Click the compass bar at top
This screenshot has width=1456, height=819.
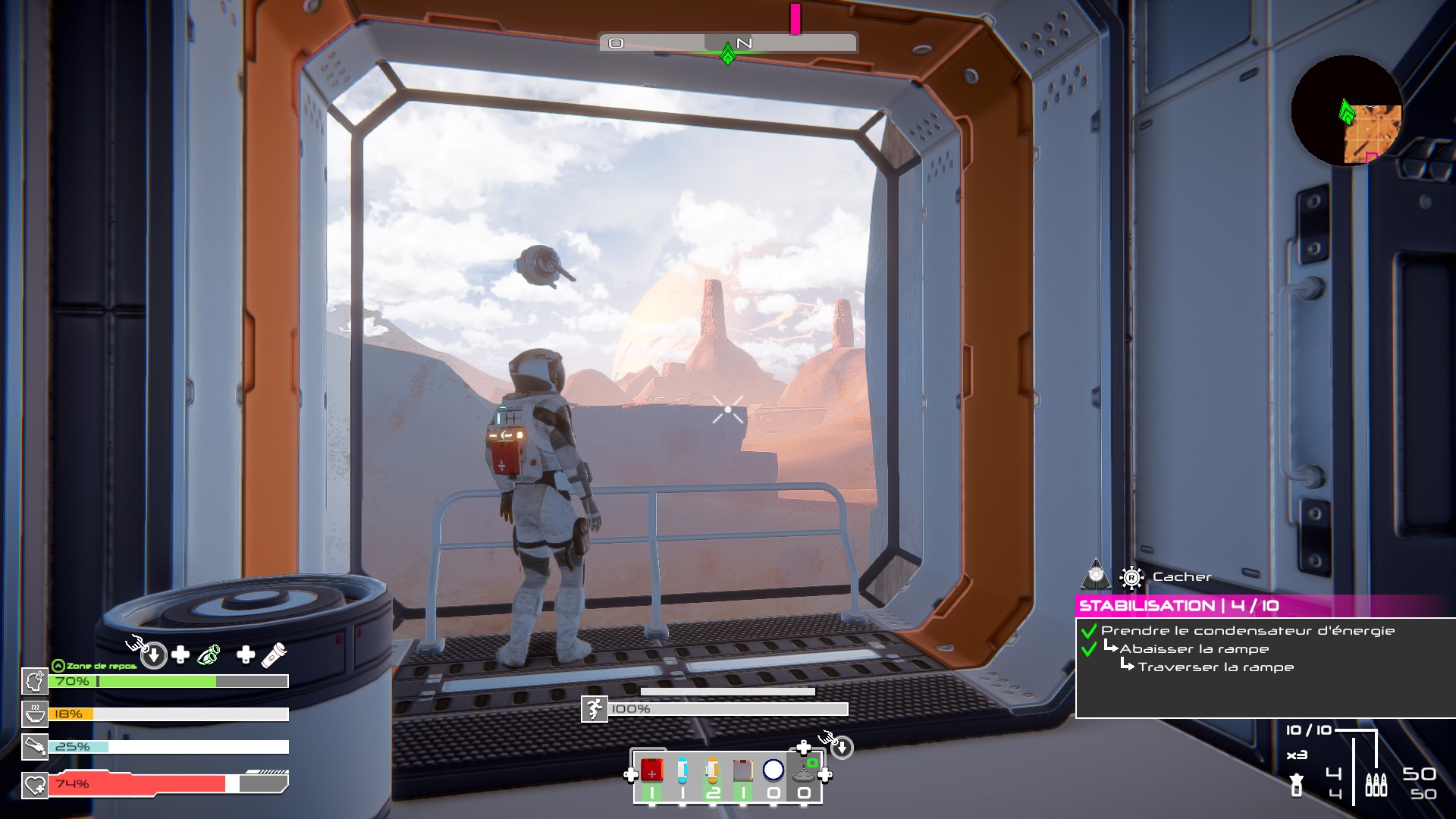(728, 43)
